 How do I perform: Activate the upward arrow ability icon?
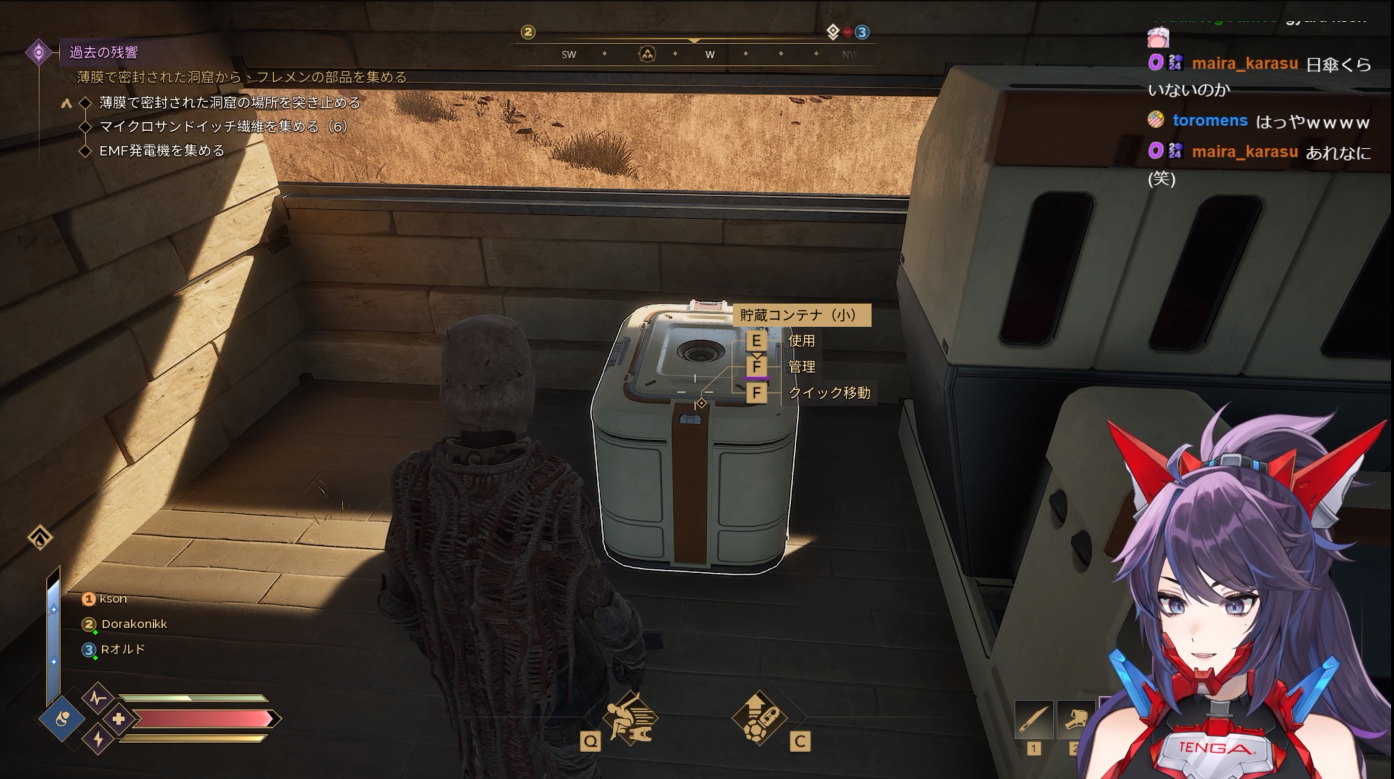(758, 716)
